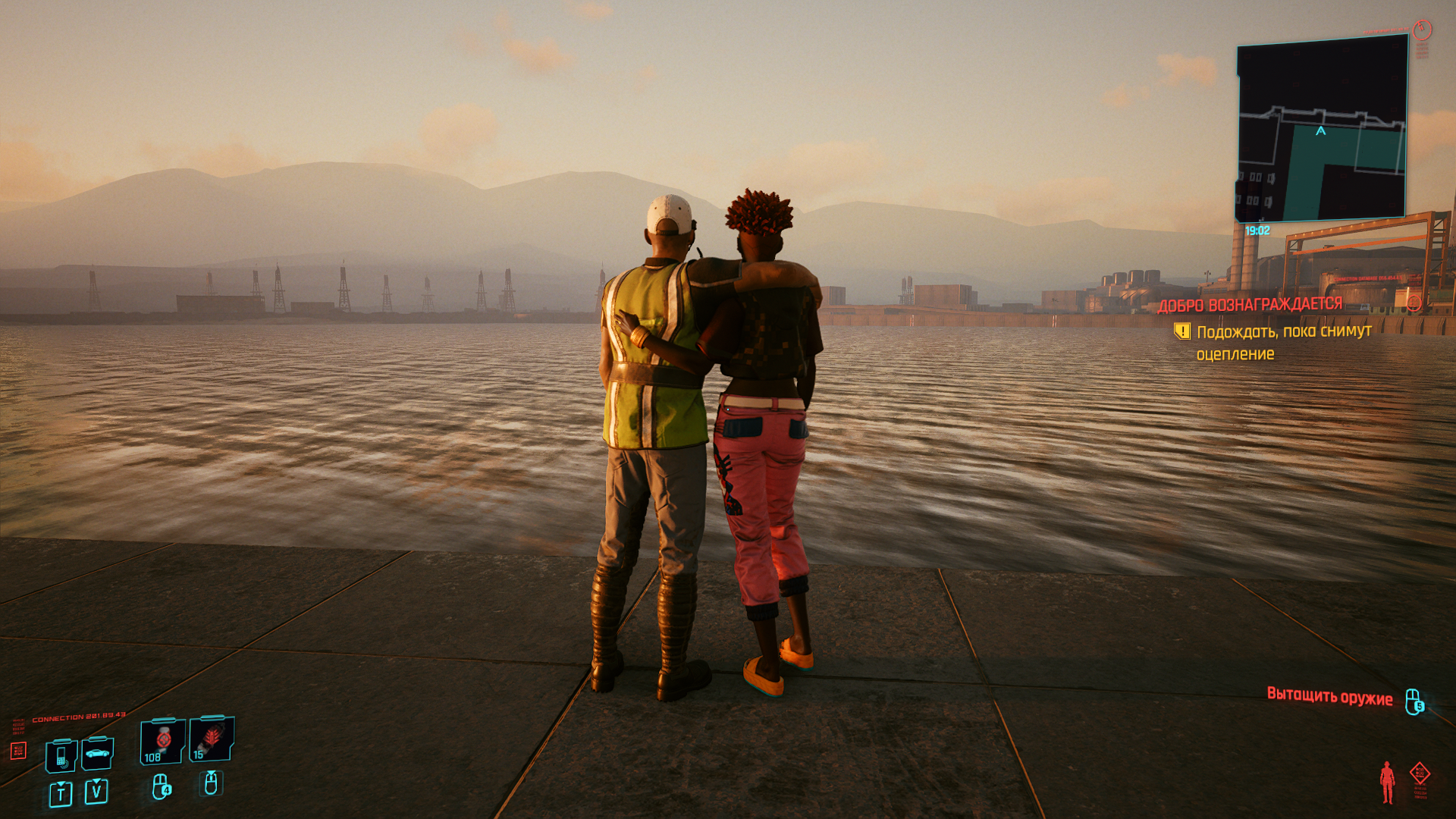Click the «Подождать, пока снимут оцепление» objective
Viewport: 1456px width, 819px height.
[1283, 342]
